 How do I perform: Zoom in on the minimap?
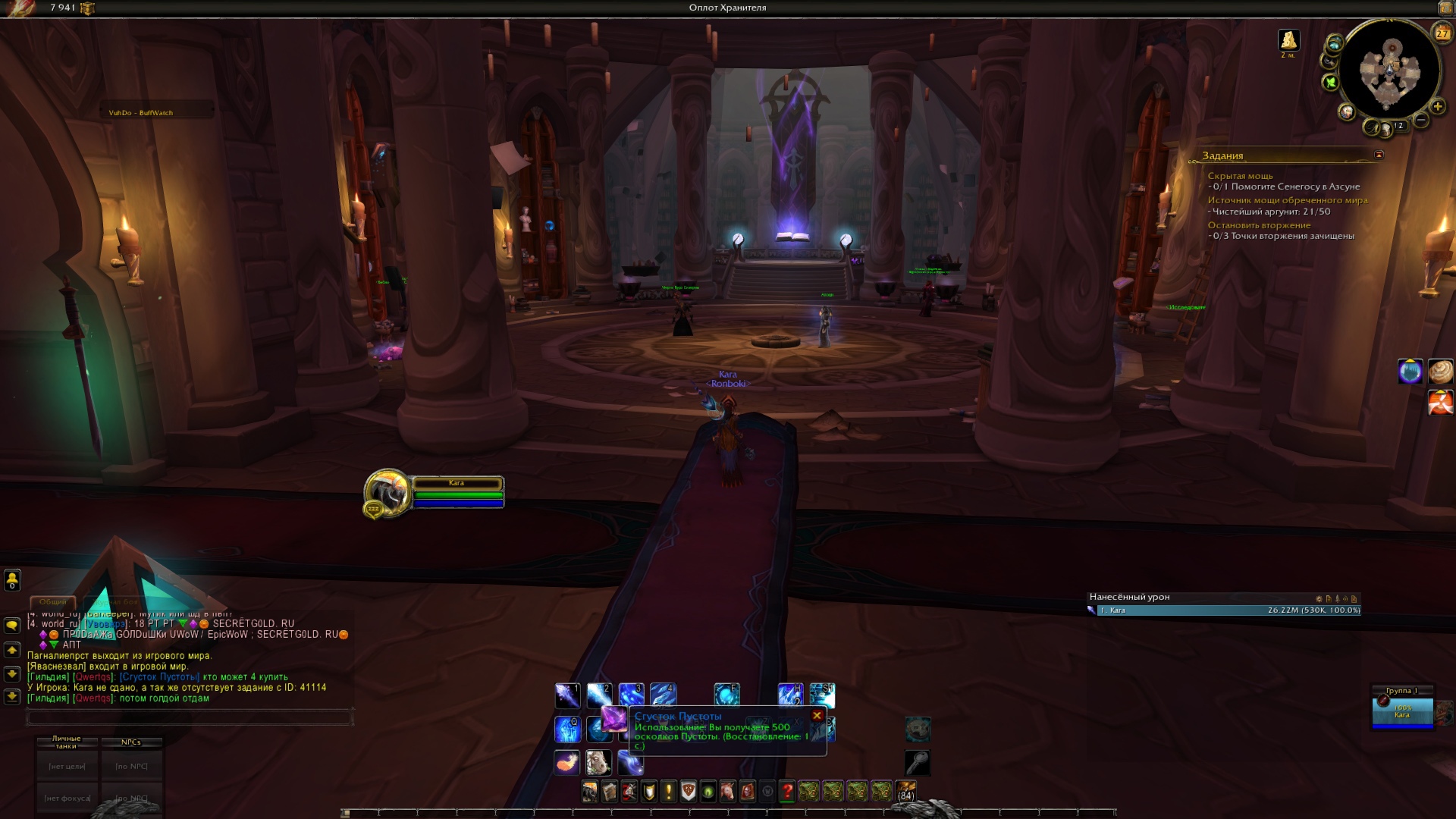click(x=1437, y=107)
